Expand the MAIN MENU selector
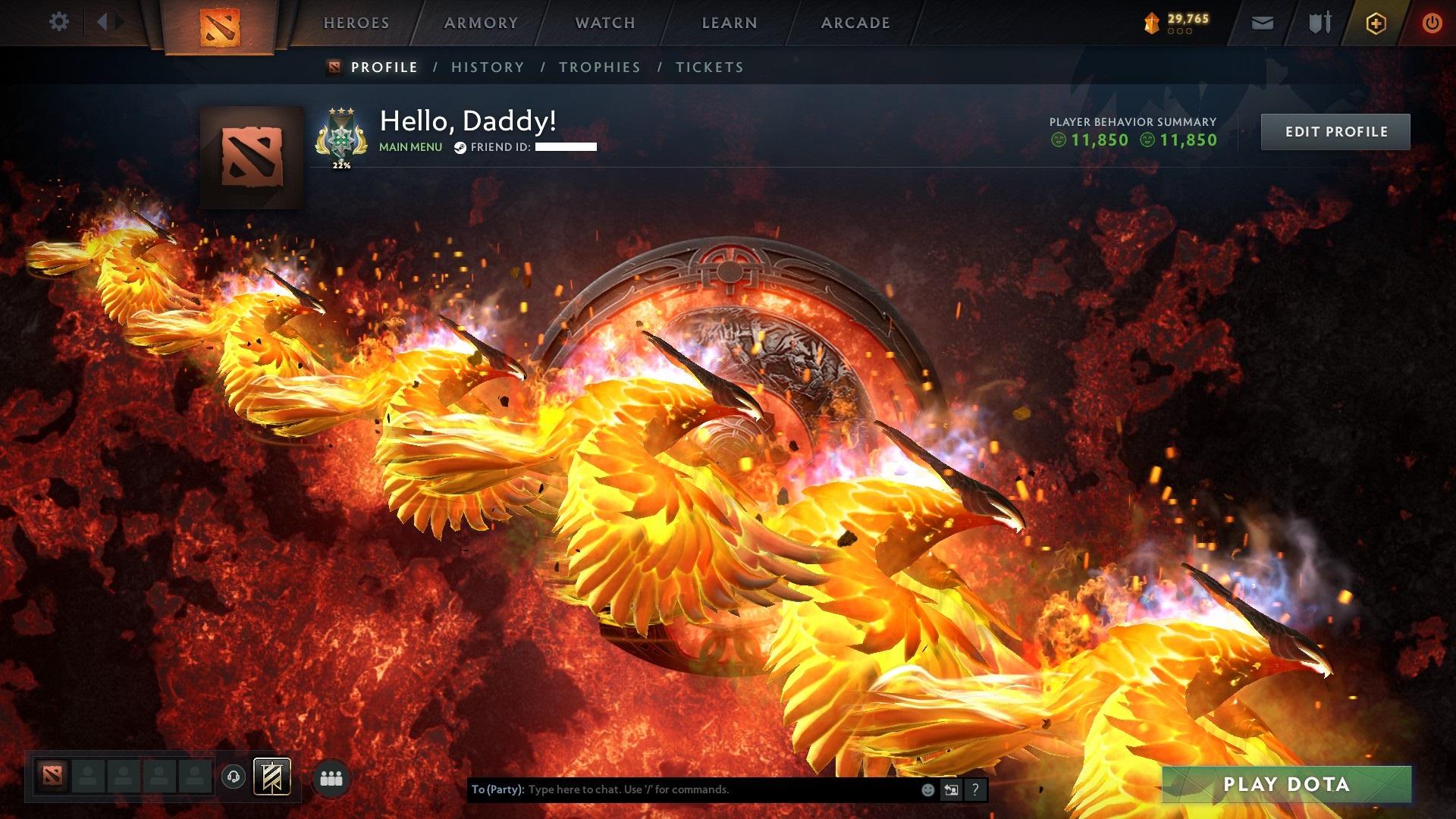Screen dimensions: 1456x819 [410, 147]
